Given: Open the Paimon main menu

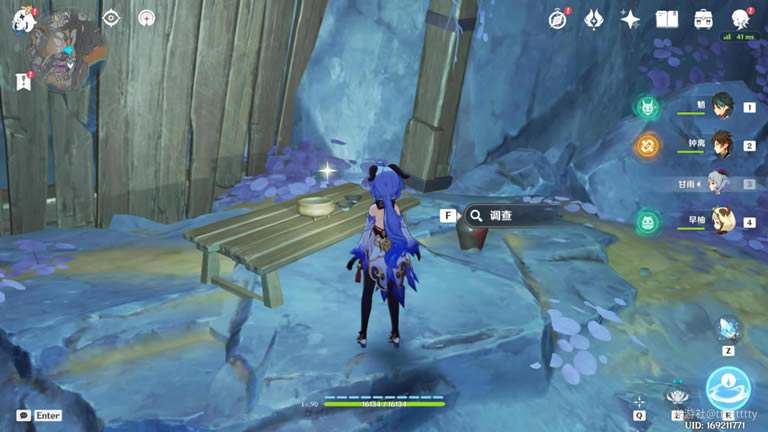Looking at the screenshot, I should point(22,19).
